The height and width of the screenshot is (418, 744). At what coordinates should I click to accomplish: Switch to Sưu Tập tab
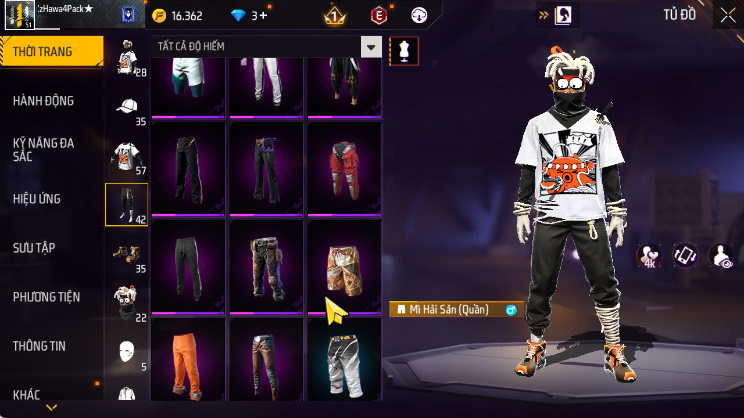click(x=36, y=247)
